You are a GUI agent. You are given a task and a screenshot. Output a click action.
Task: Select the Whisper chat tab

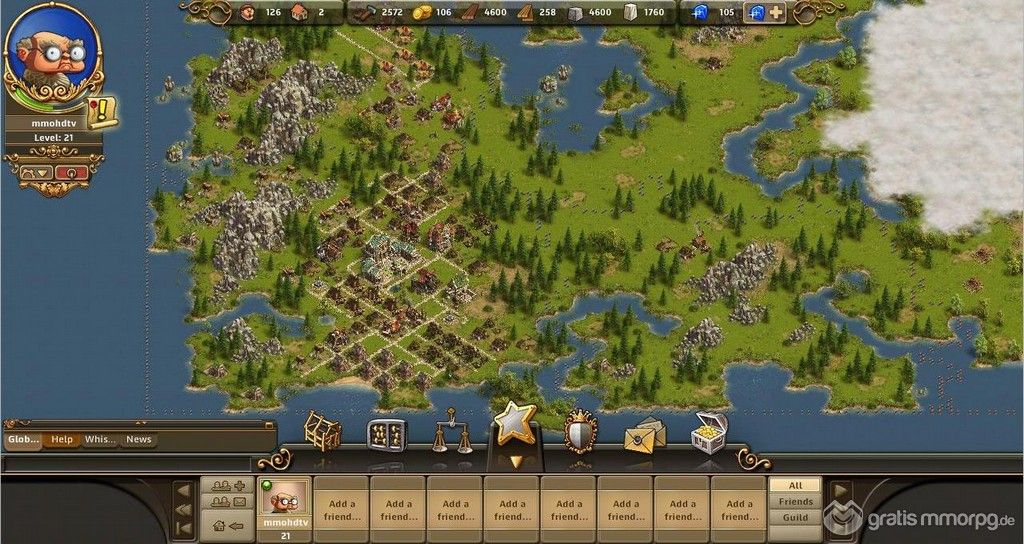coord(100,439)
